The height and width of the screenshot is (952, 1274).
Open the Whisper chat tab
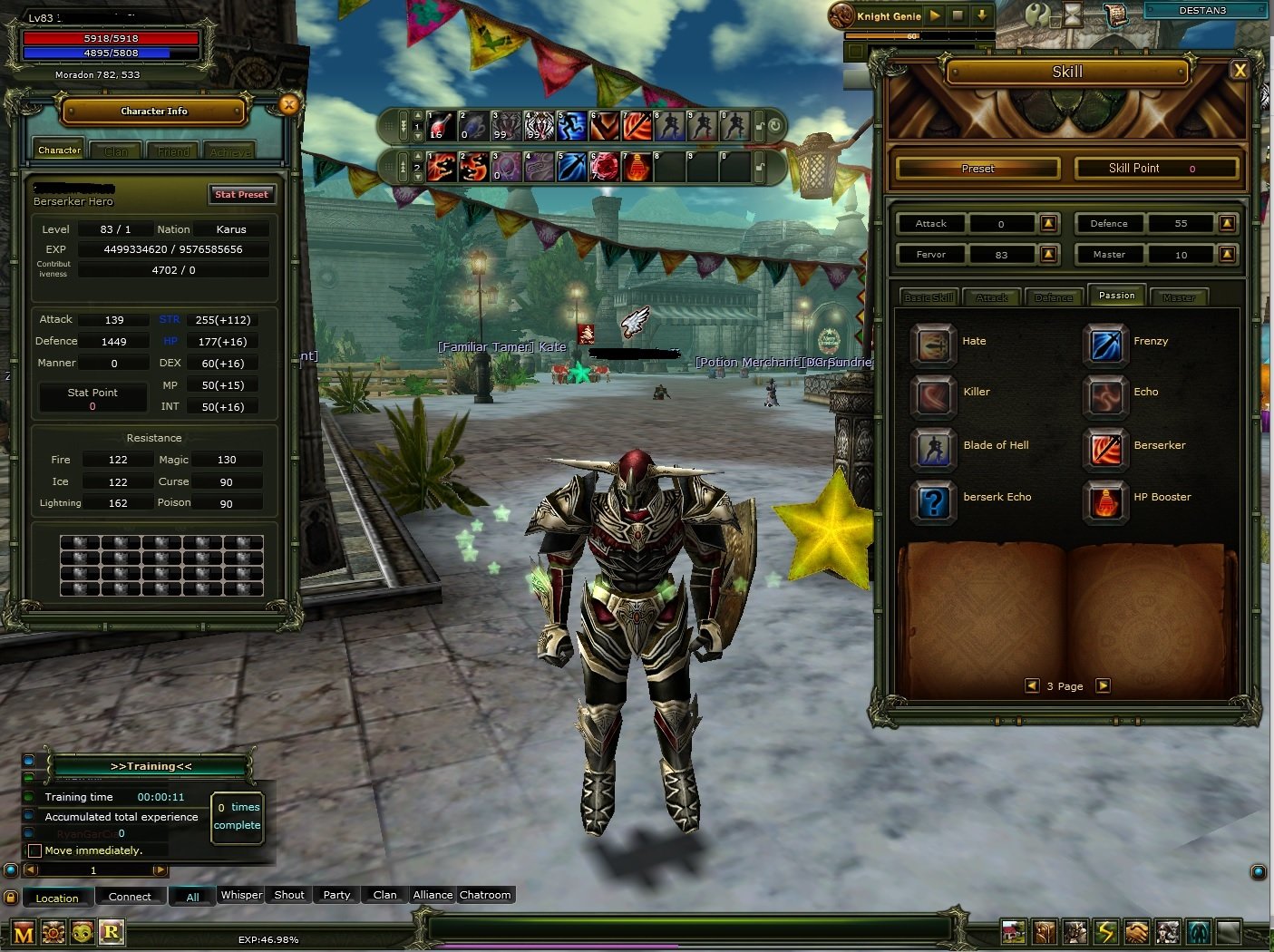(241, 895)
